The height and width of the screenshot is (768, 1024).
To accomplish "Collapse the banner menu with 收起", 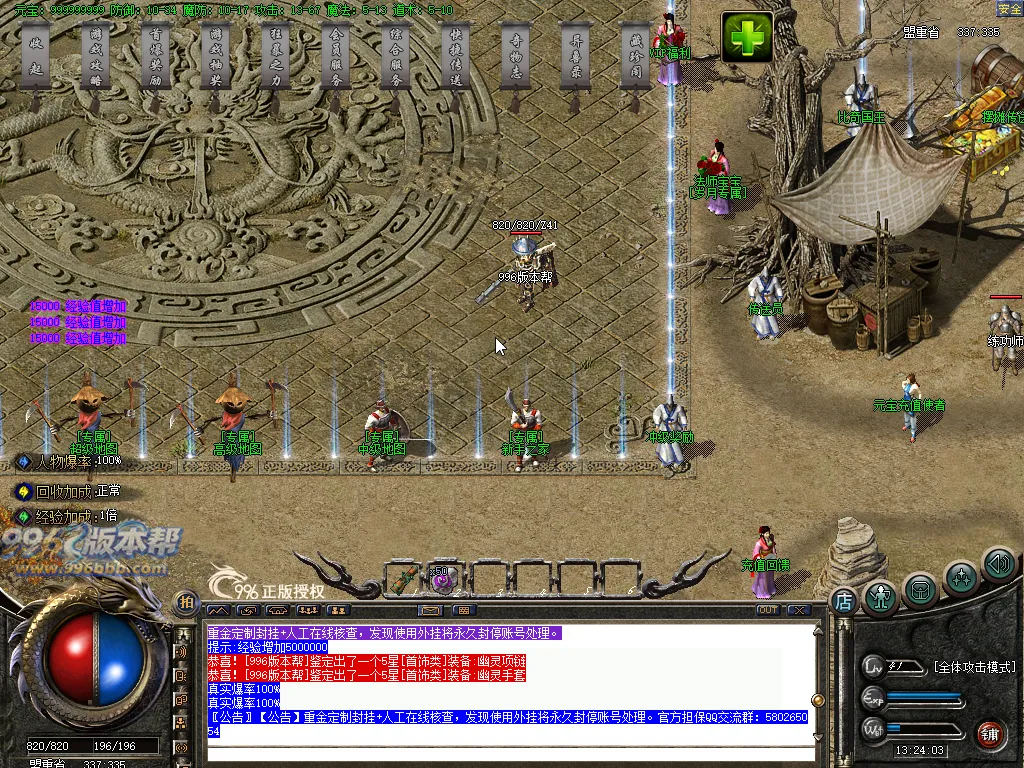I will (36, 58).
